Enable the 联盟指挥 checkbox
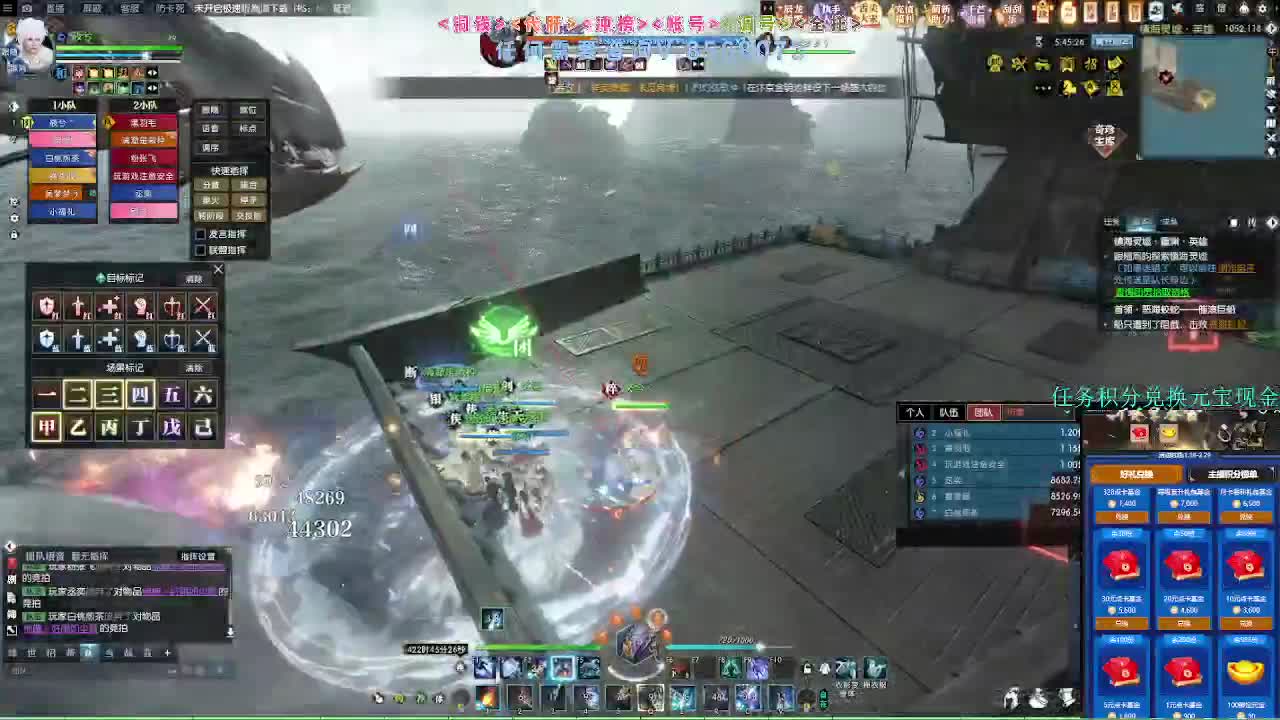This screenshot has width=1280, height=720. point(200,248)
